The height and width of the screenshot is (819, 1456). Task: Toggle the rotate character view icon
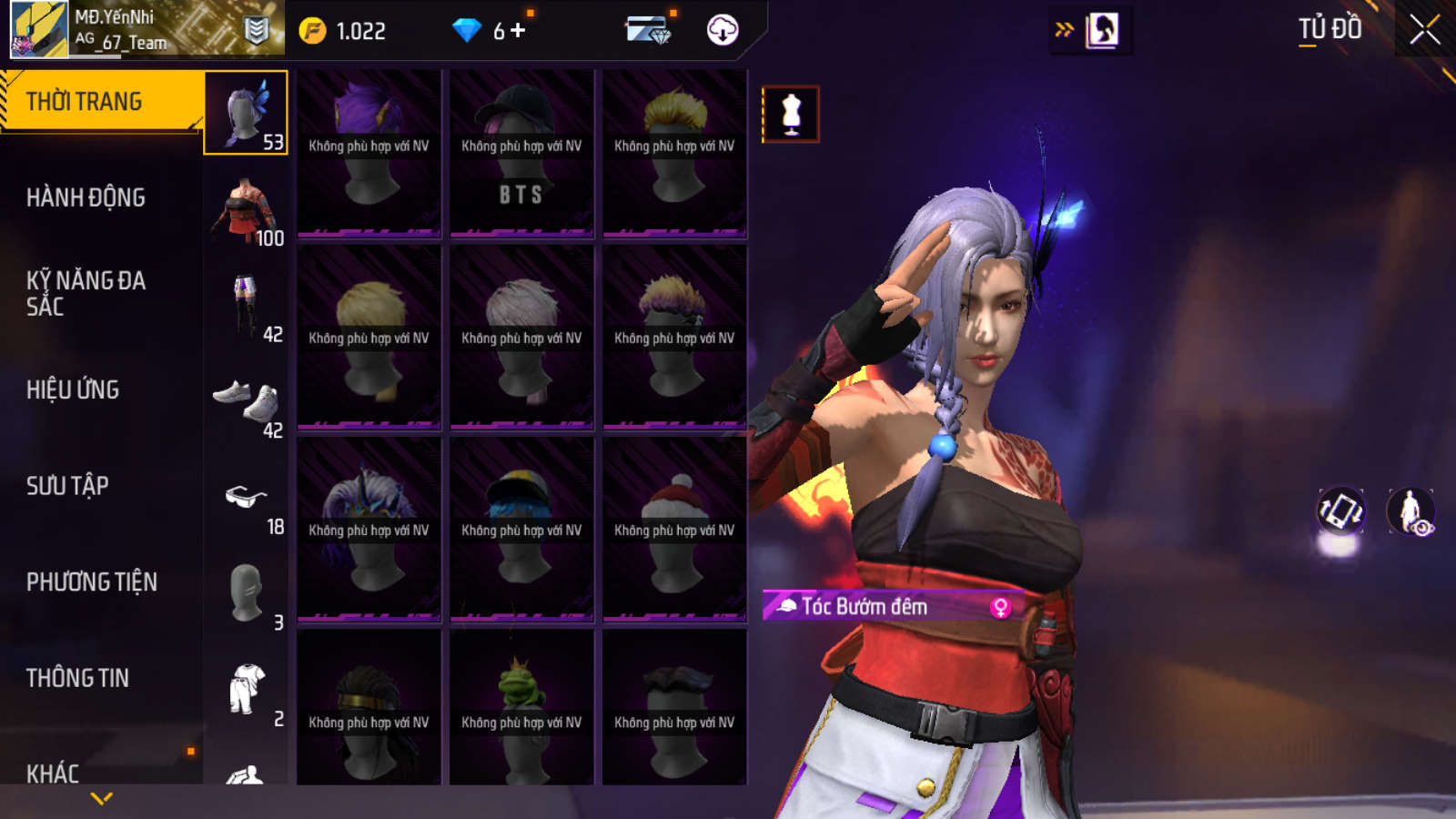point(1340,511)
